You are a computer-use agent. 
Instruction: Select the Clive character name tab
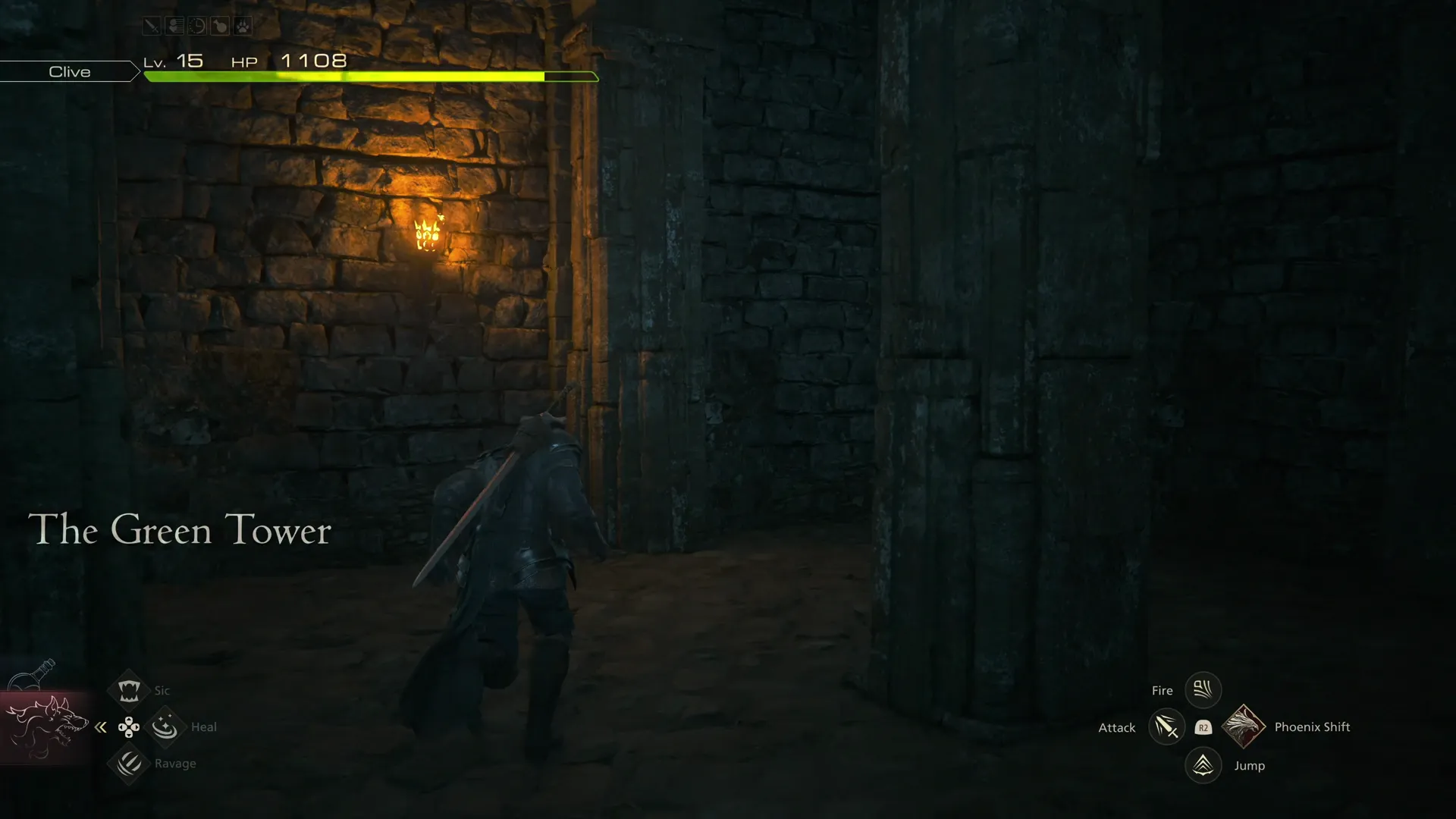(x=69, y=71)
